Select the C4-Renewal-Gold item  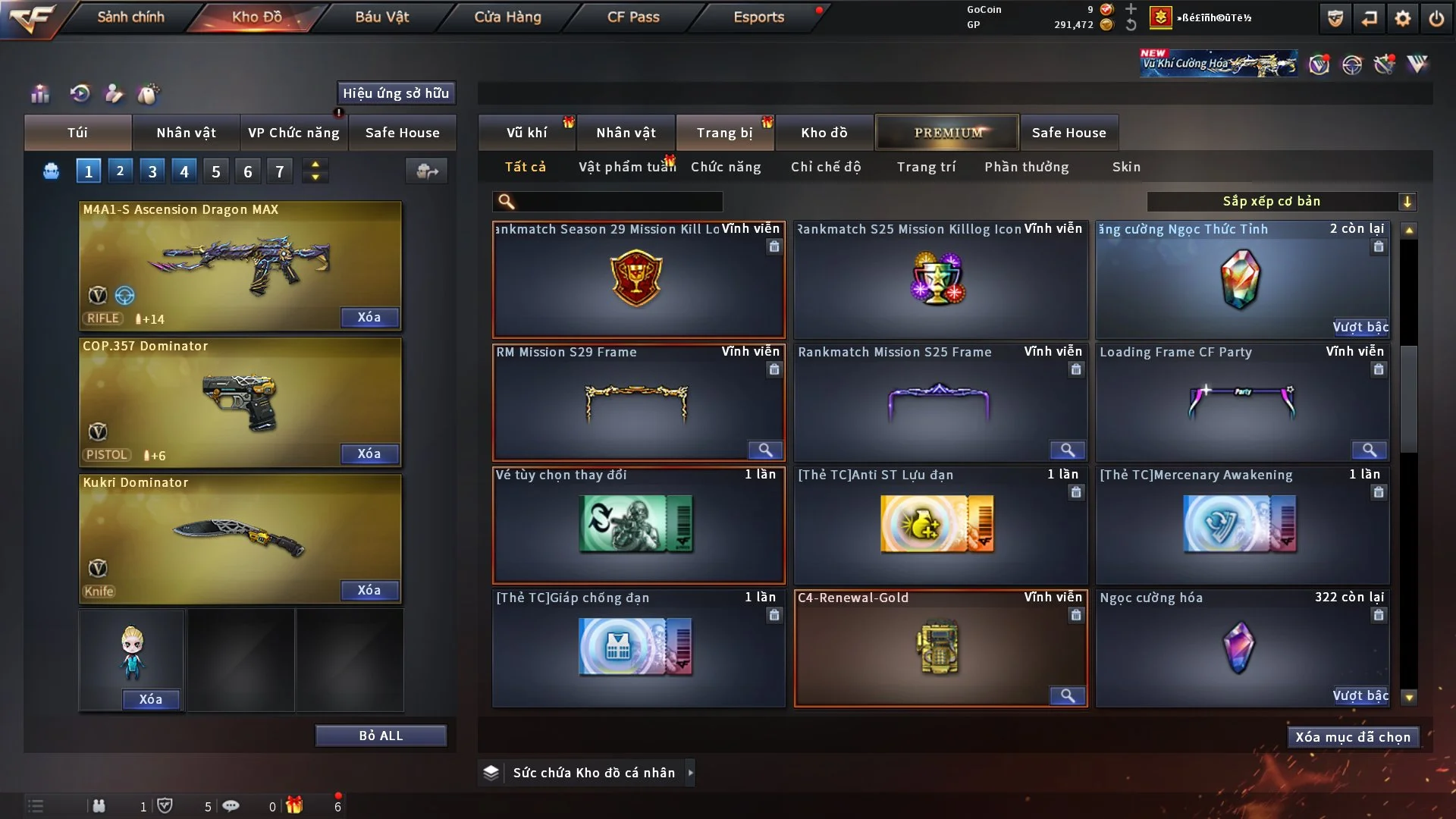940,648
